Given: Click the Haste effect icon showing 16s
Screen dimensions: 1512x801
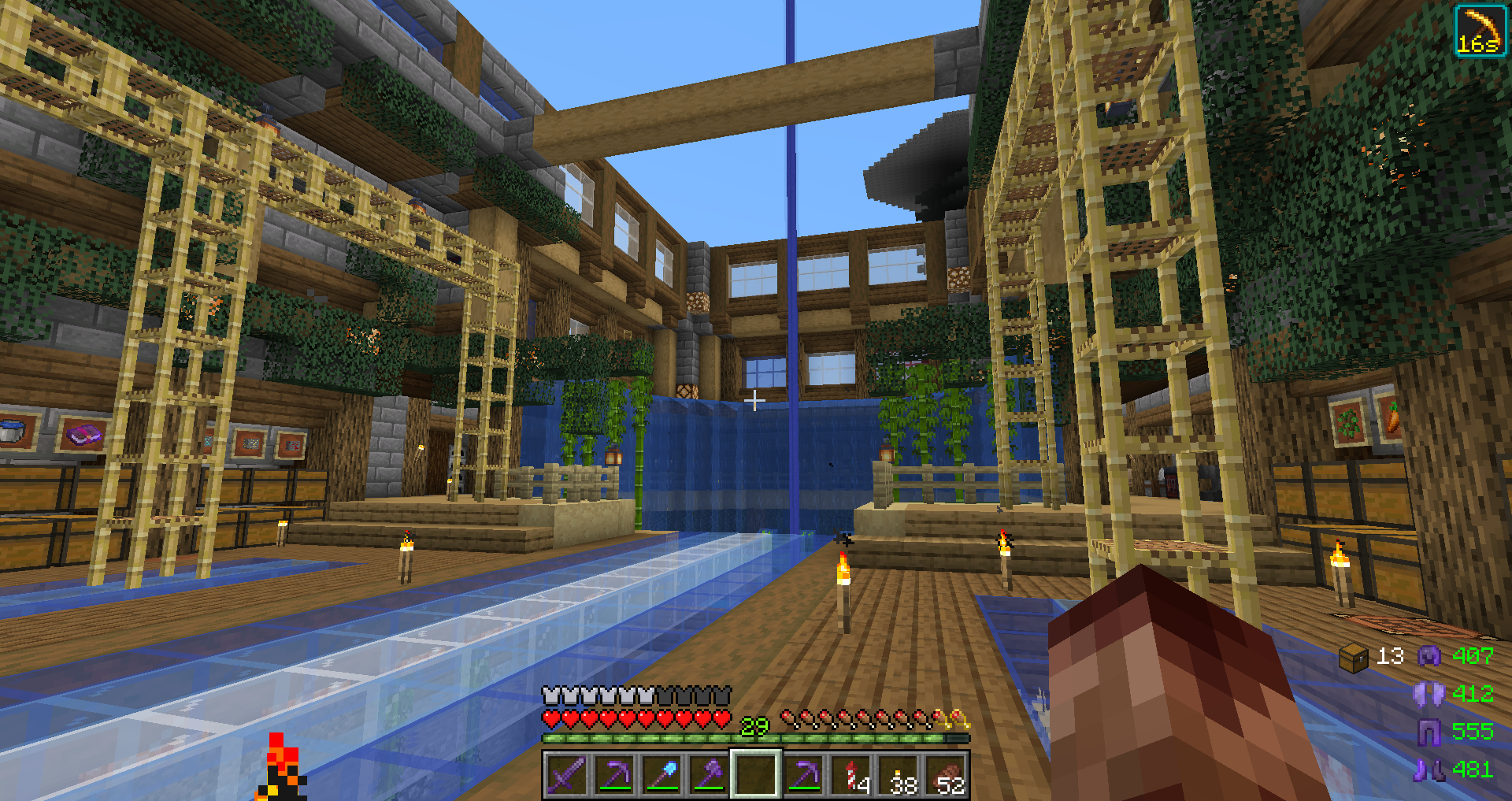Looking at the screenshot, I should pyautogui.click(x=1480, y=31).
